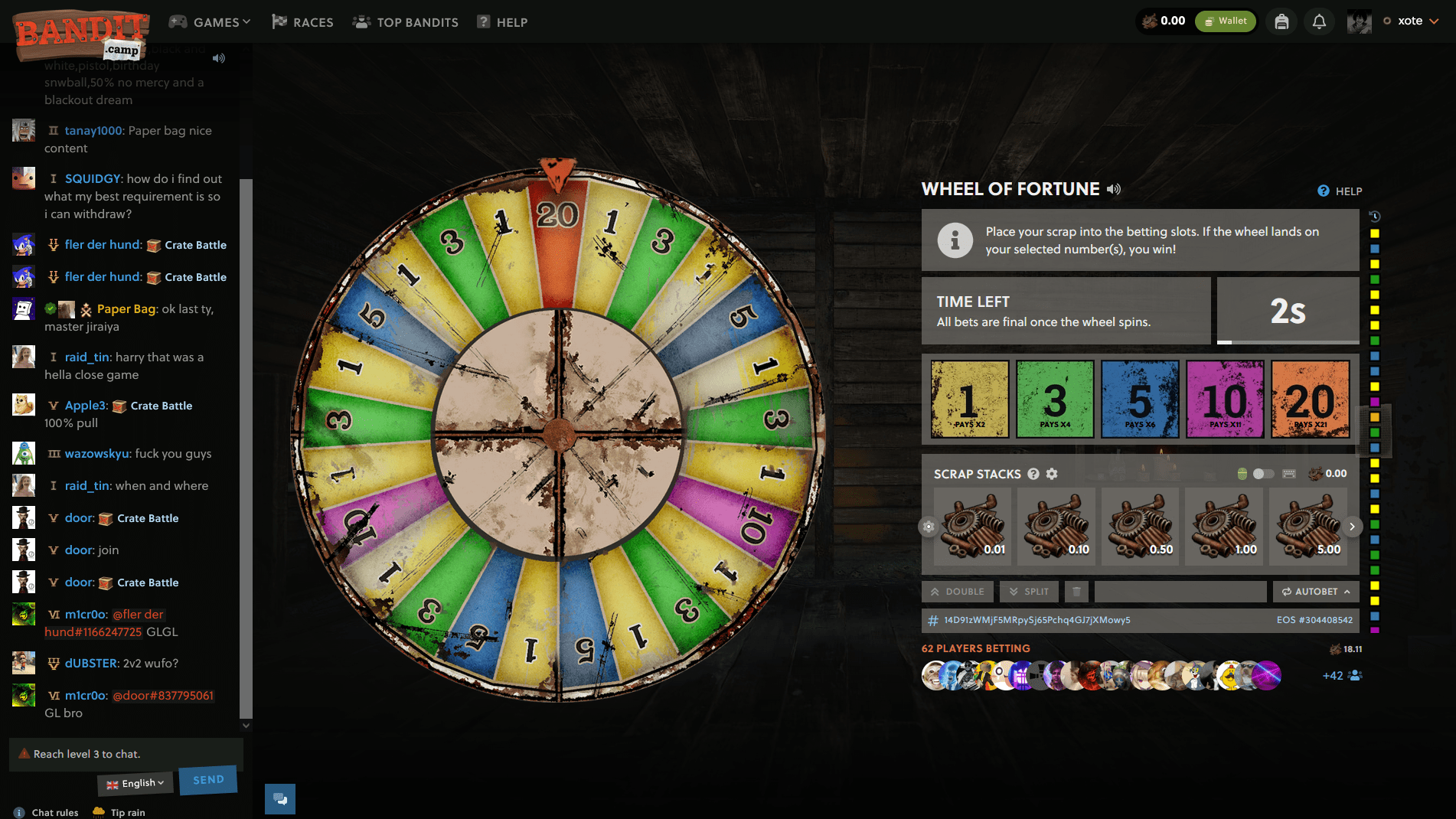This screenshot has width=1456, height=819.
Task: Open the notifications bell
Action: [x=1318, y=21]
